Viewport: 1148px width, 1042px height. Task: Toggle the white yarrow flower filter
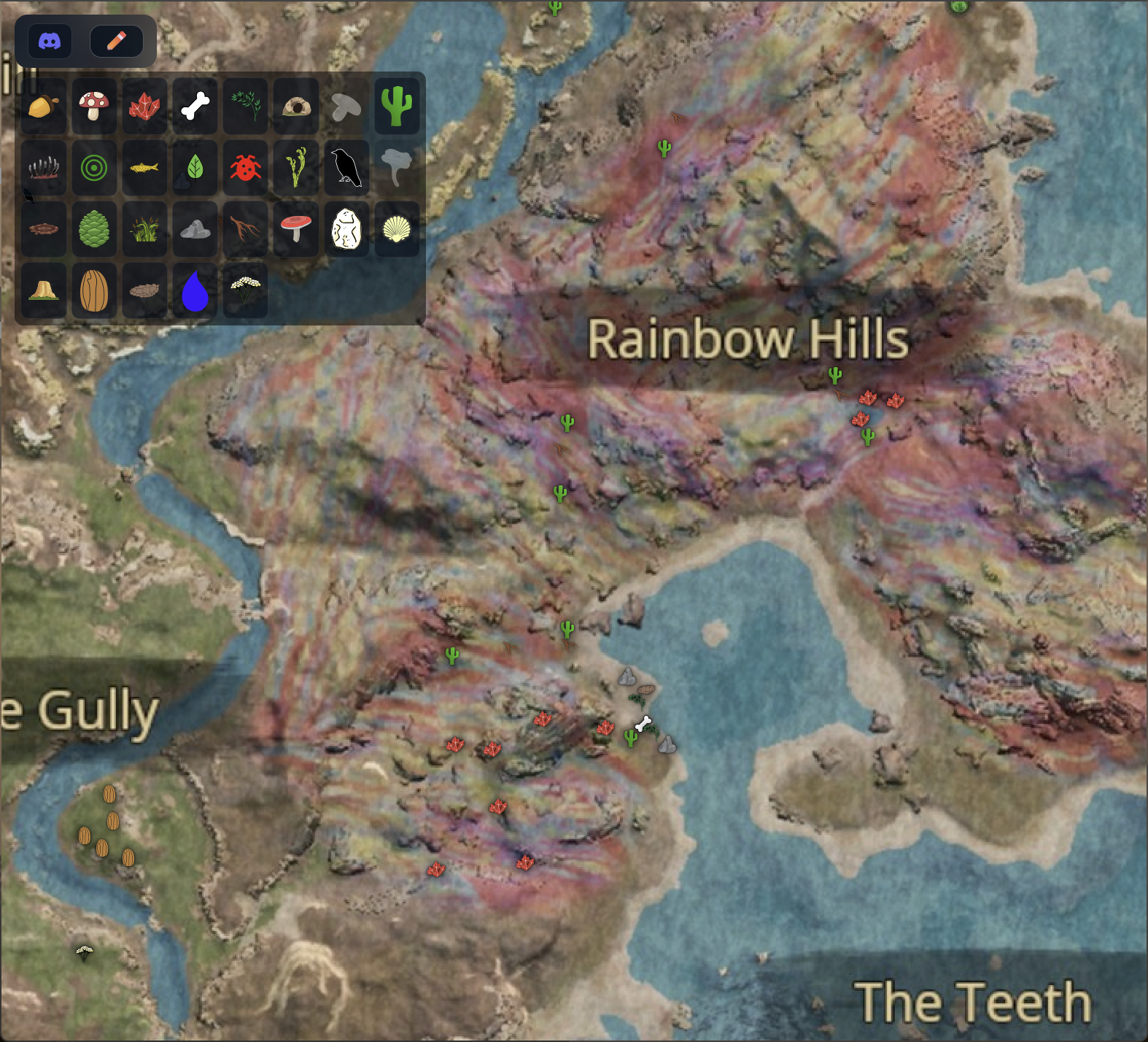point(245,290)
